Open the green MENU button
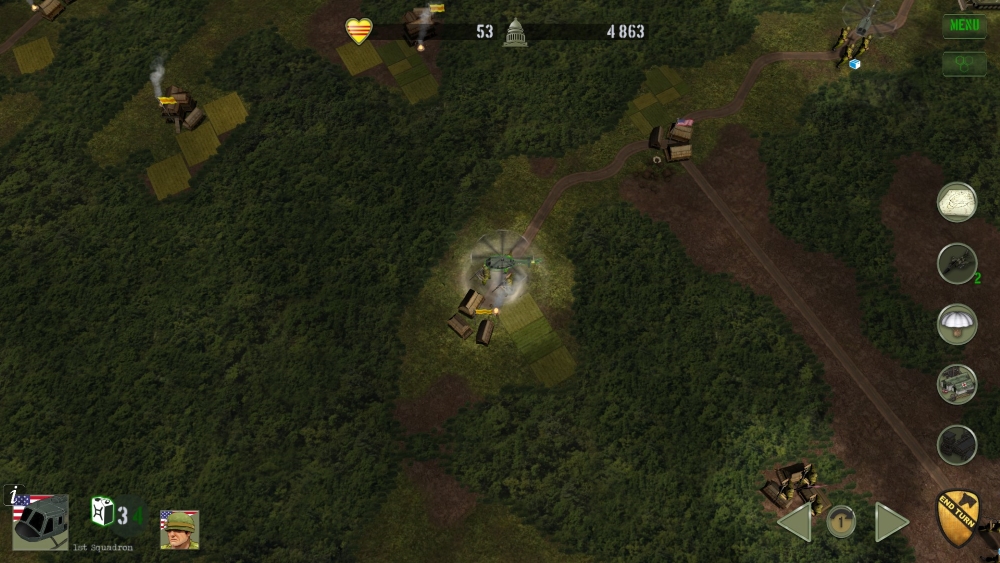The width and height of the screenshot is (1000, 563). (964, 25)
